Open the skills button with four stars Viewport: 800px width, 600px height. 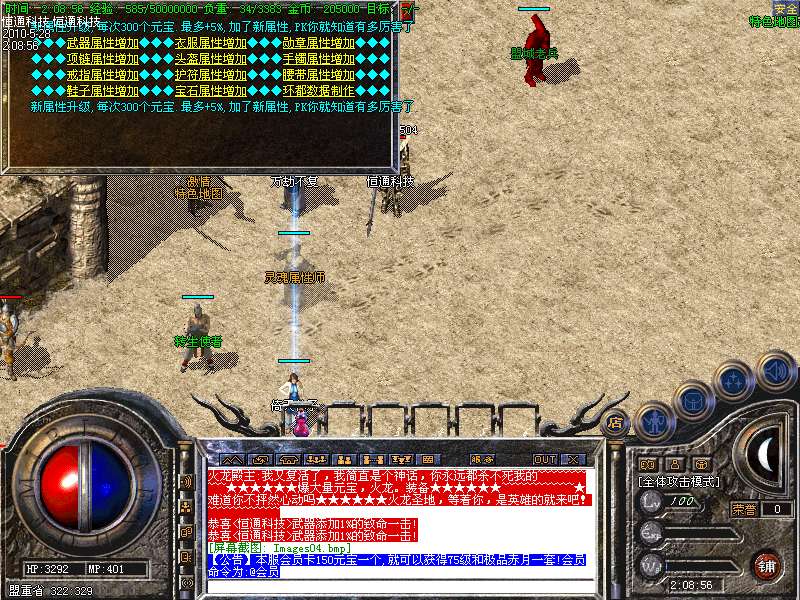(734, 381)
